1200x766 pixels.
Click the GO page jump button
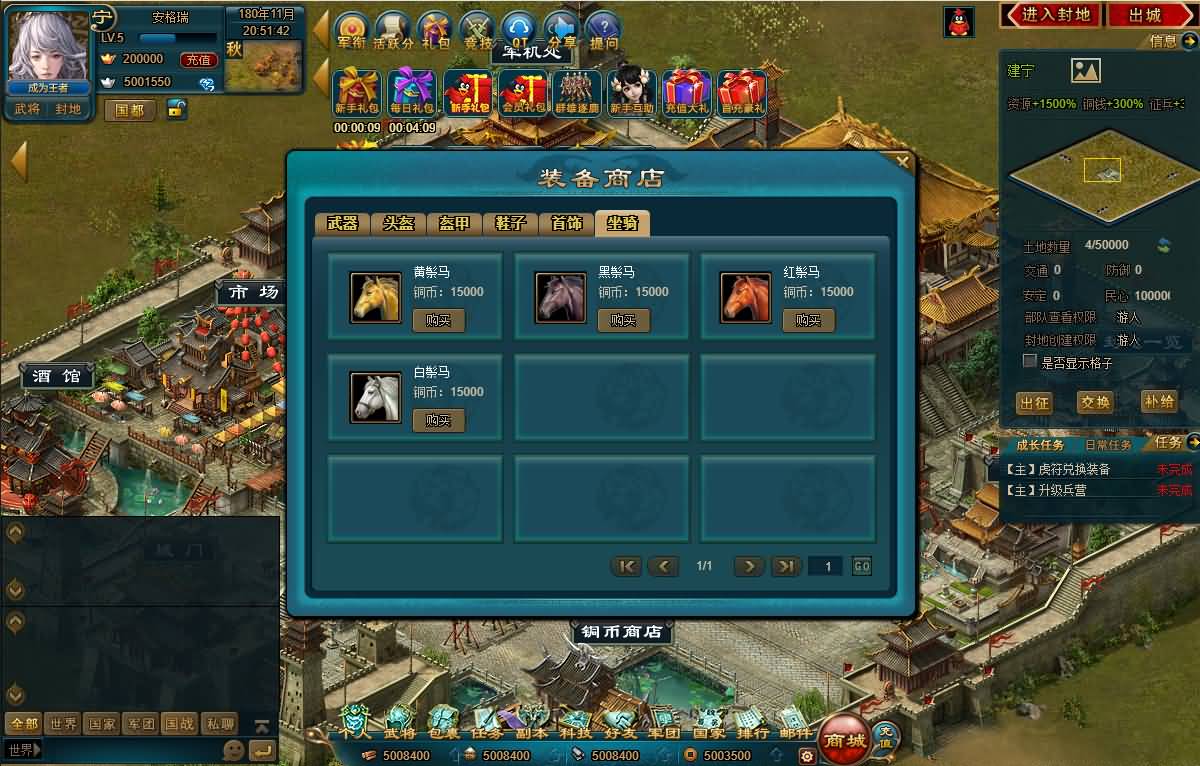click(x=861, y=567)
